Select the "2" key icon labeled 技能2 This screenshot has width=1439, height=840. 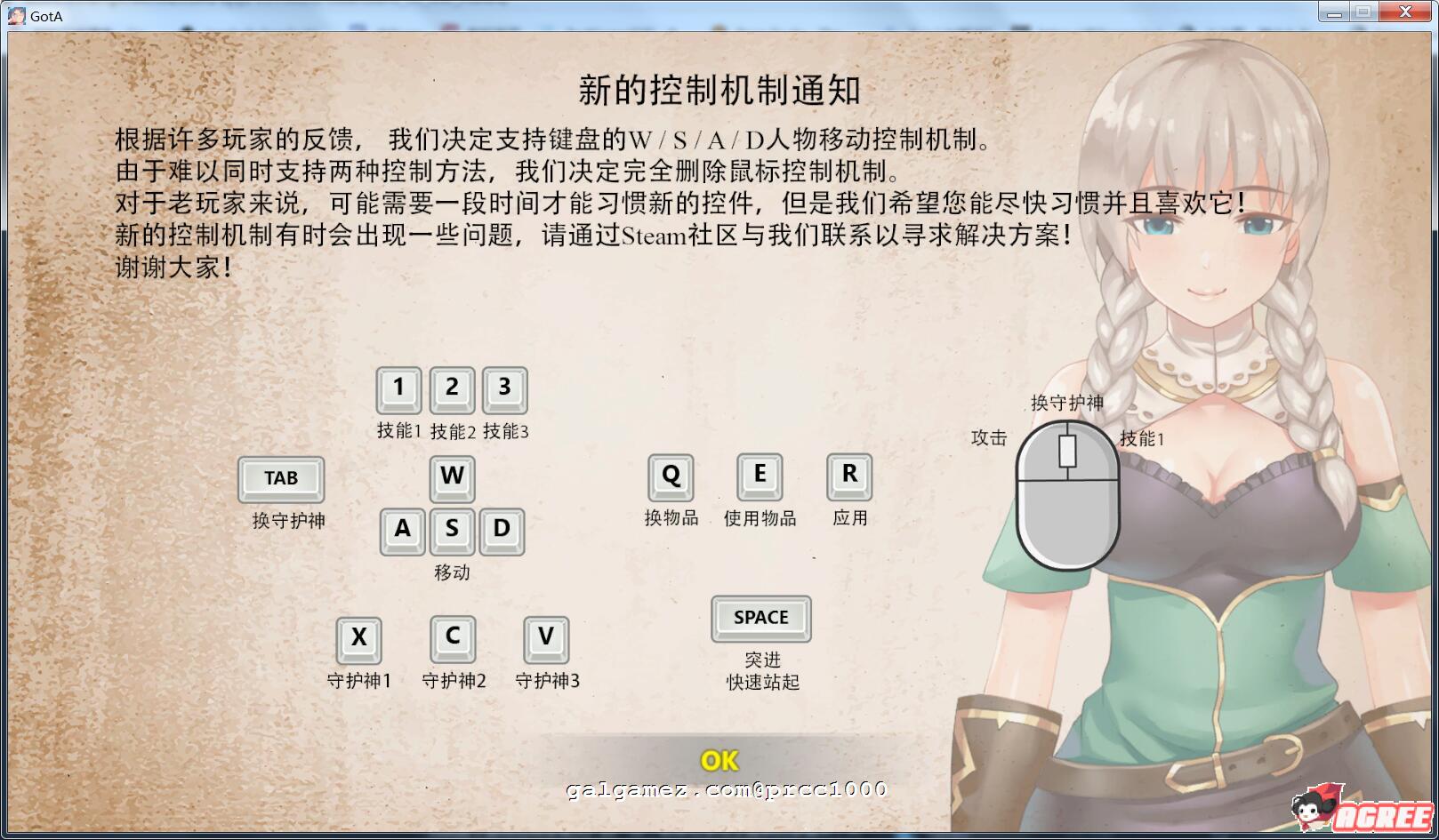click(452, 388)
